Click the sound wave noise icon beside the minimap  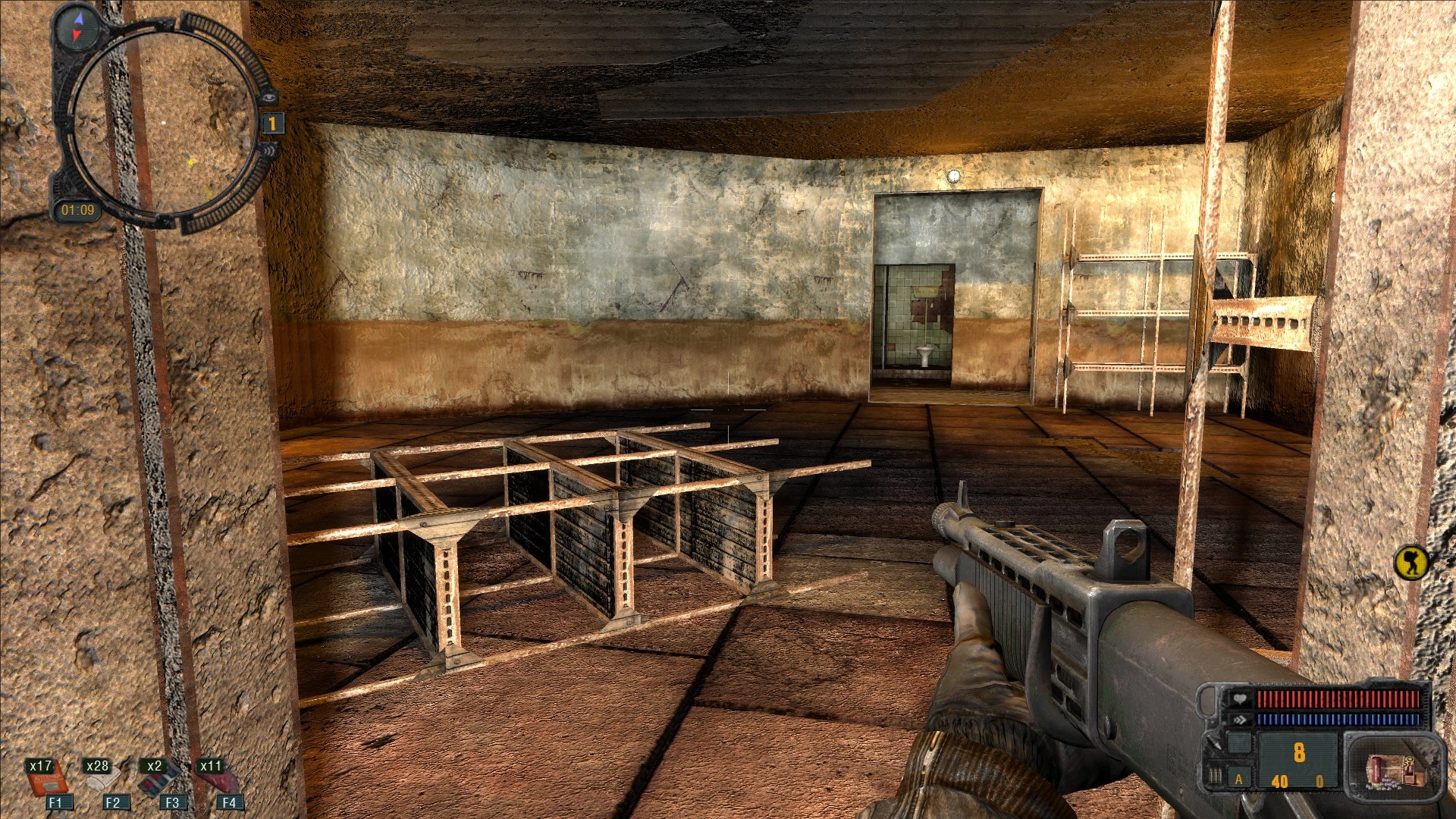pos(267,150)
